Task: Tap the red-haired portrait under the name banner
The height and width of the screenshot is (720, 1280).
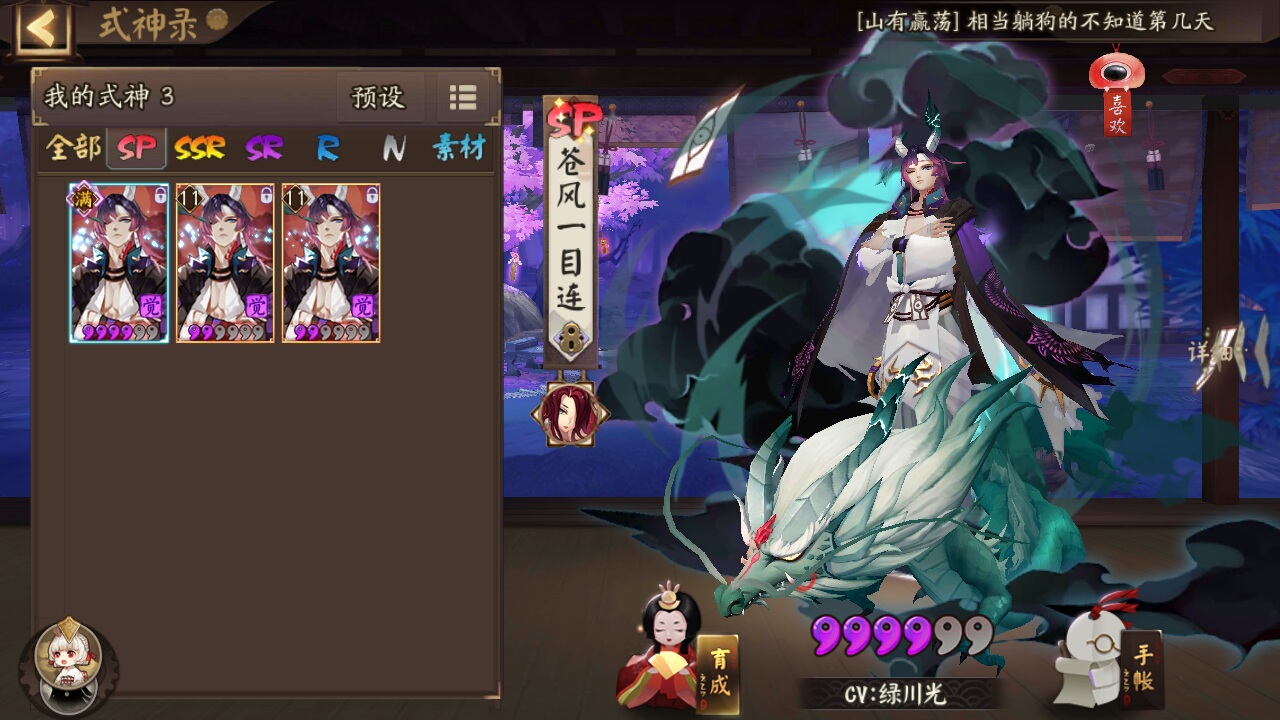Action: [570, 412]
